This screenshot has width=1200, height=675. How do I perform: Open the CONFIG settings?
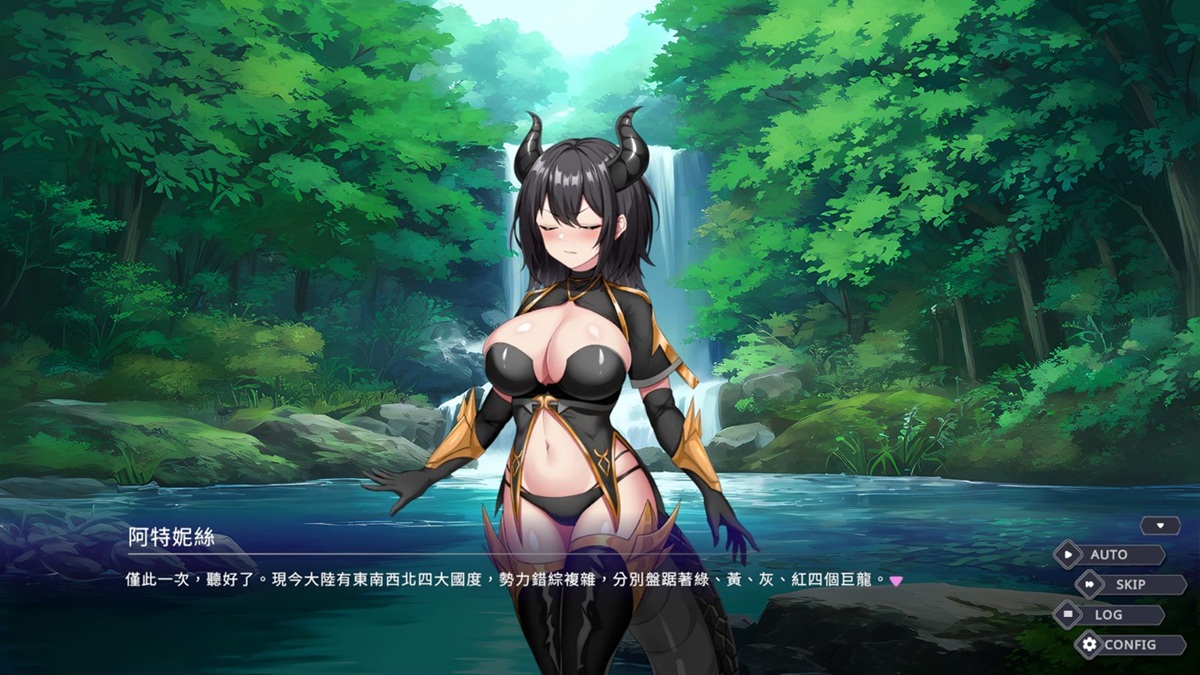point(1129,645)
